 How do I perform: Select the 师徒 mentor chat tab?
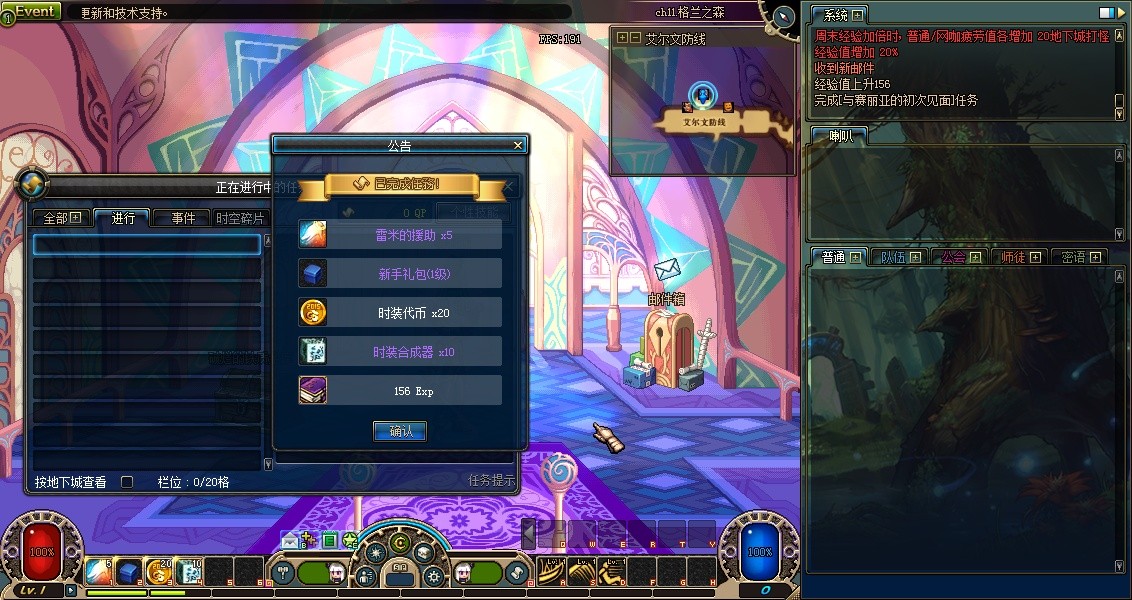(x=1020, y=257)
